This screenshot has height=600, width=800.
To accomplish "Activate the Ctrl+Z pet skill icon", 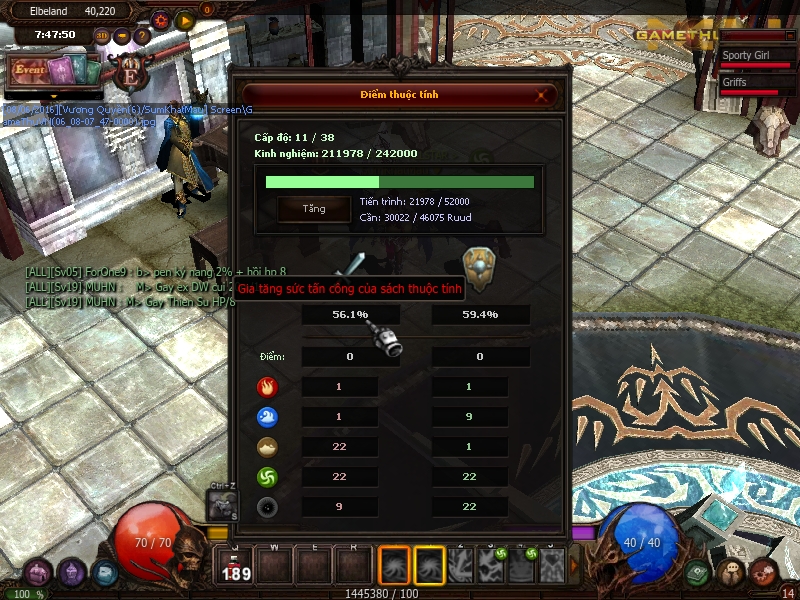I will coord(221,506).
